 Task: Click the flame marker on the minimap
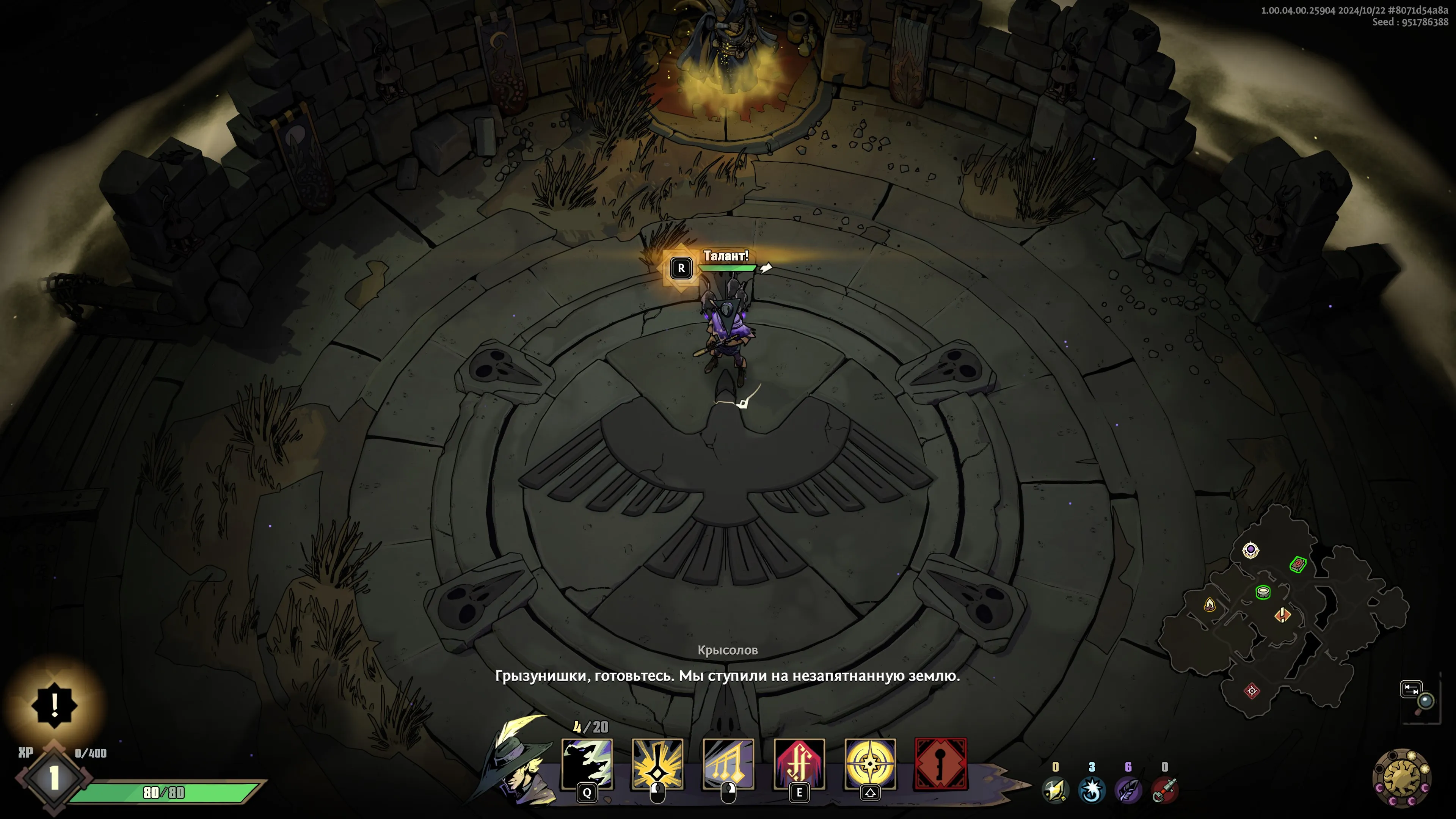click(1210, 605)
